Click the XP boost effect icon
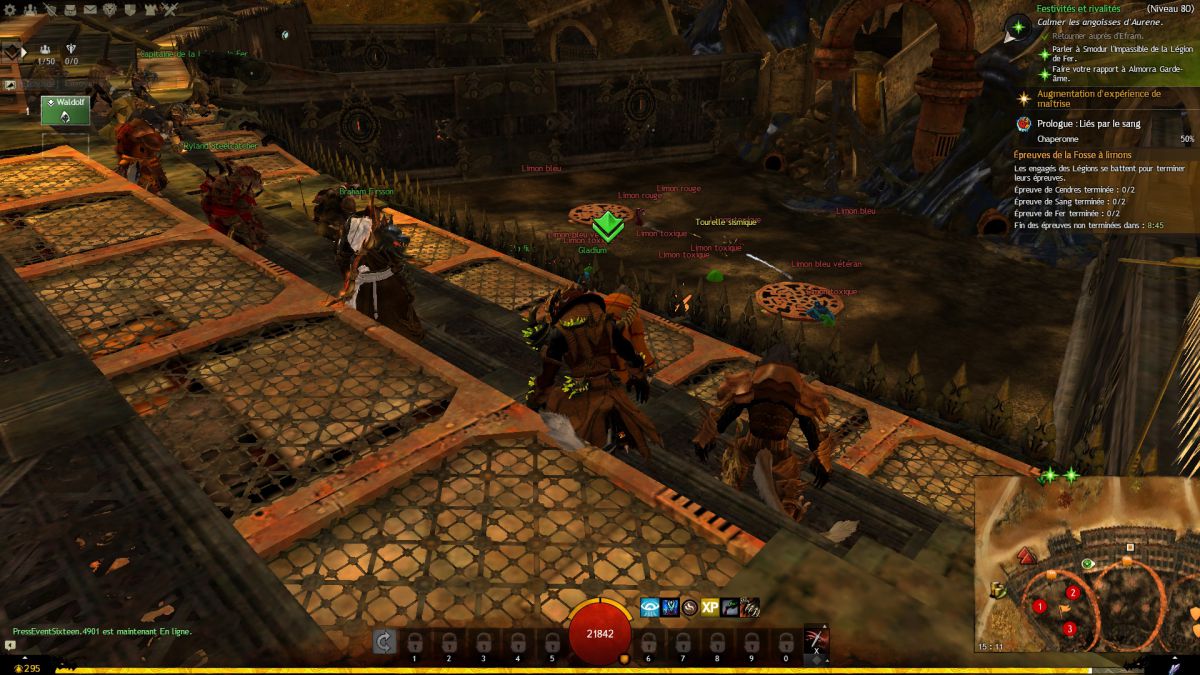 click(710, 607)
